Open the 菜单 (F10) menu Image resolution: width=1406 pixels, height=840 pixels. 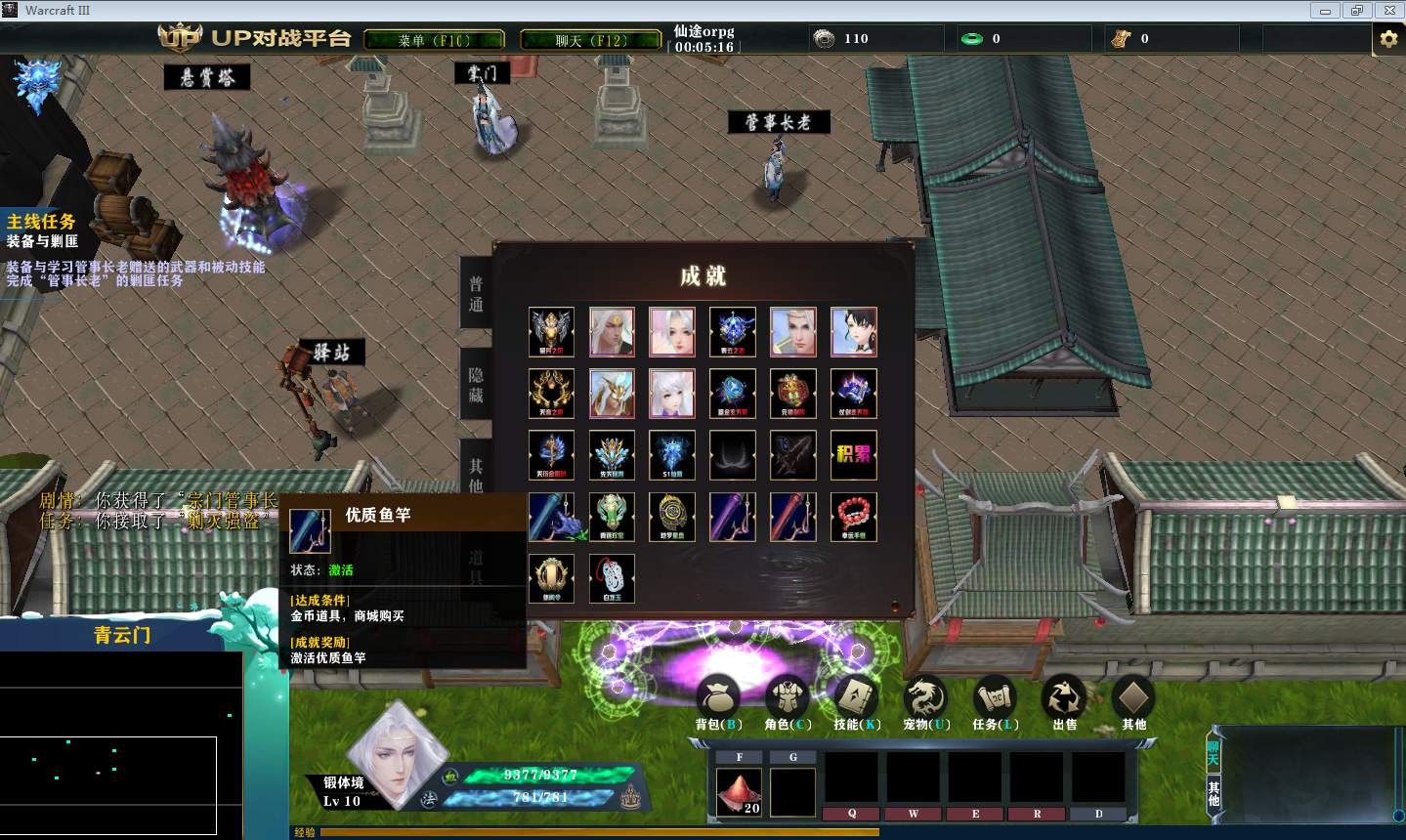coord(434,40)
